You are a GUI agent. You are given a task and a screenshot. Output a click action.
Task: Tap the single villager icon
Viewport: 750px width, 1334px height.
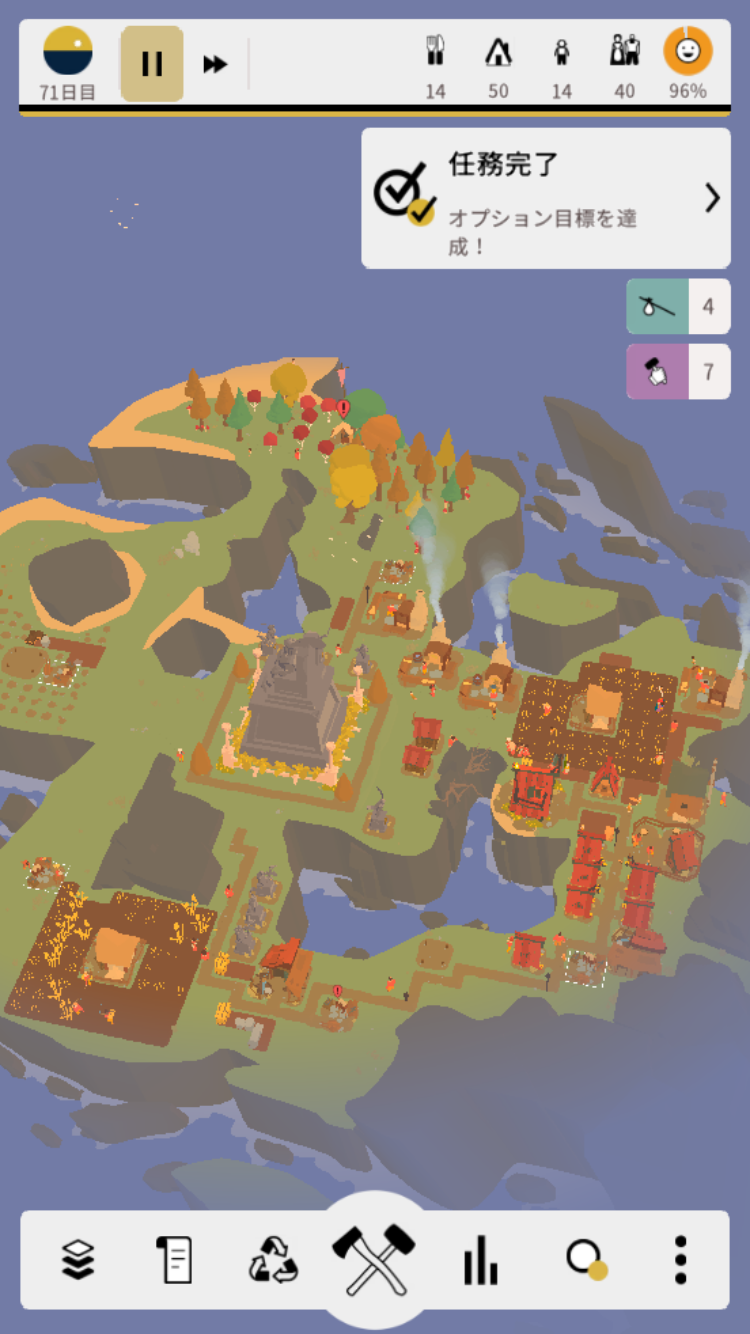tap(562, 52)
